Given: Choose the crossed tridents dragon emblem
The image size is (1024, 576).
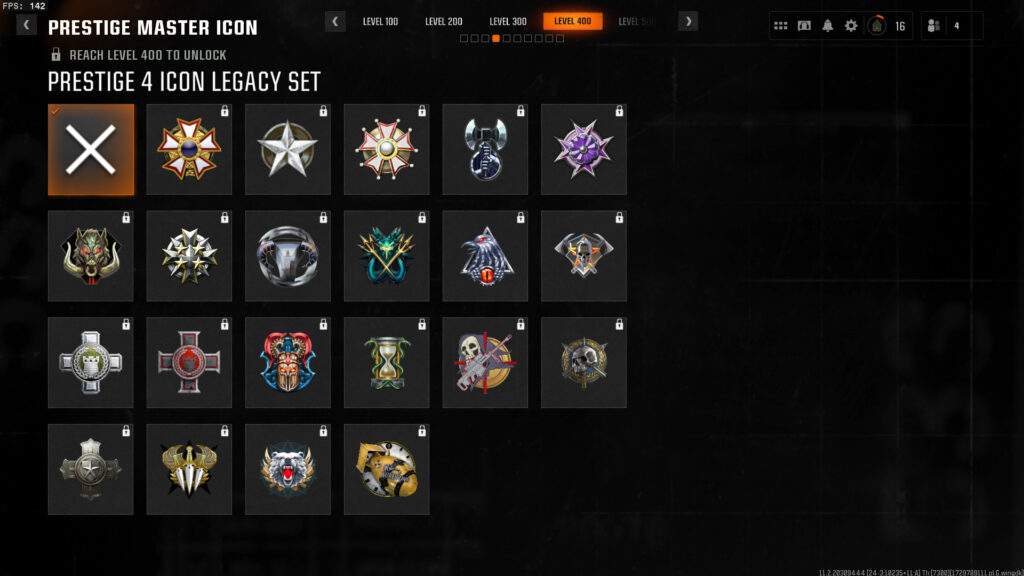Looking at the screenshot, I should pos(387,257).
